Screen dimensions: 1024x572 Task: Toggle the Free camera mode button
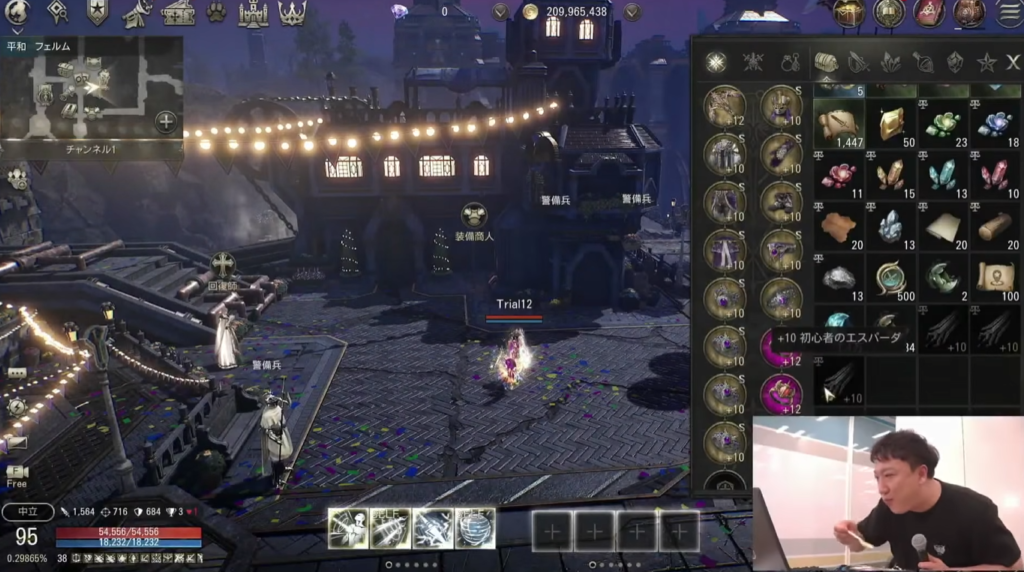point(17,475)
